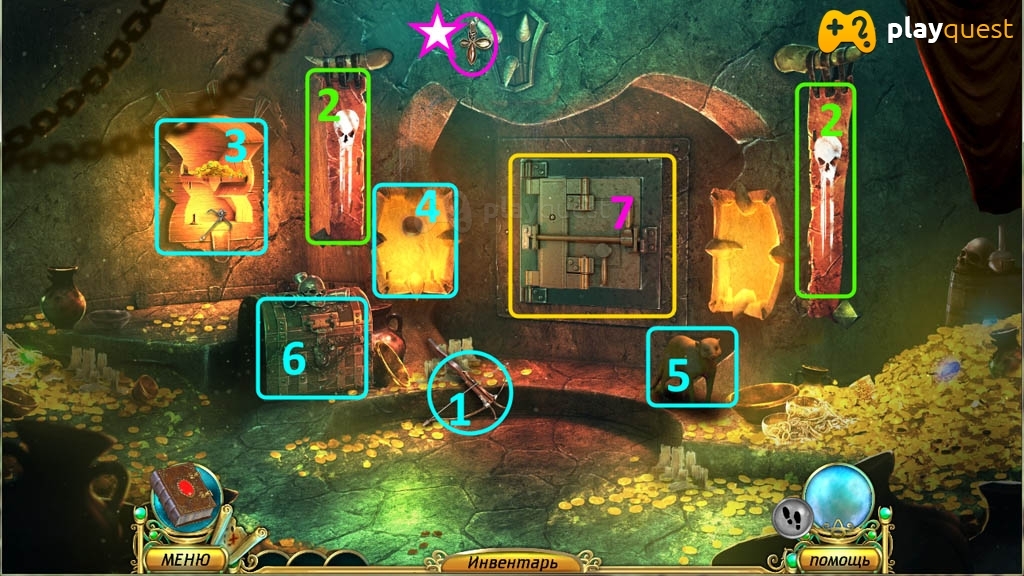Click the playquest logo overlay
The image size is (1024, 576).
tap(915, 32)
